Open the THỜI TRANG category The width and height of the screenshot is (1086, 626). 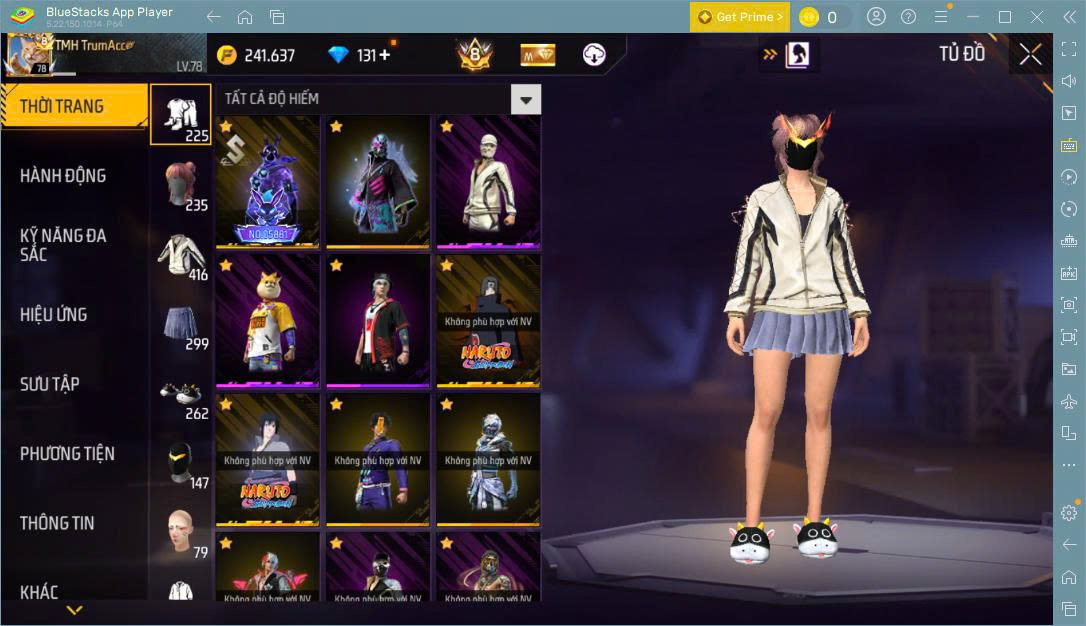coord(62,106)
